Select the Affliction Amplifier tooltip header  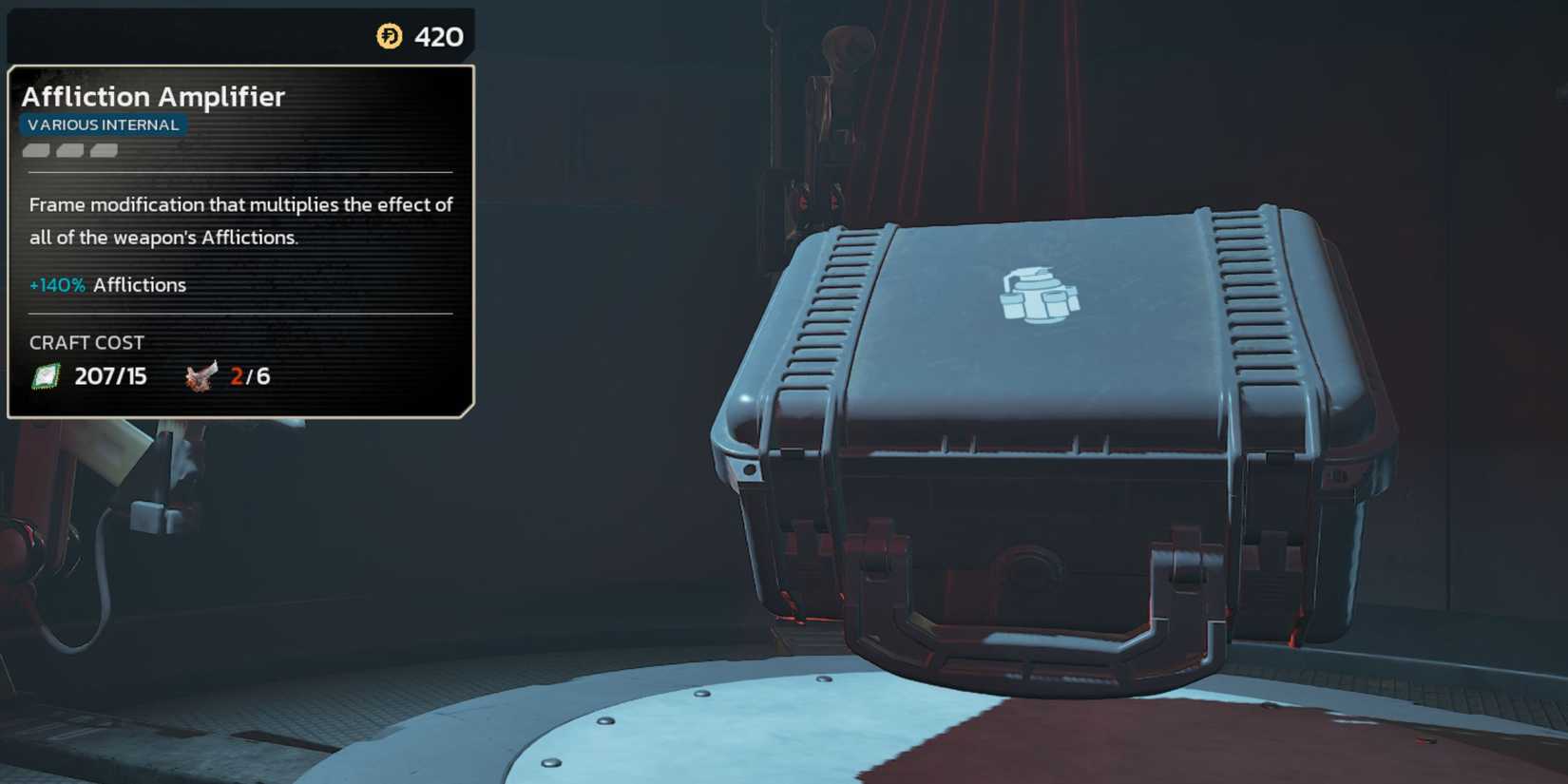pos(156,96)
